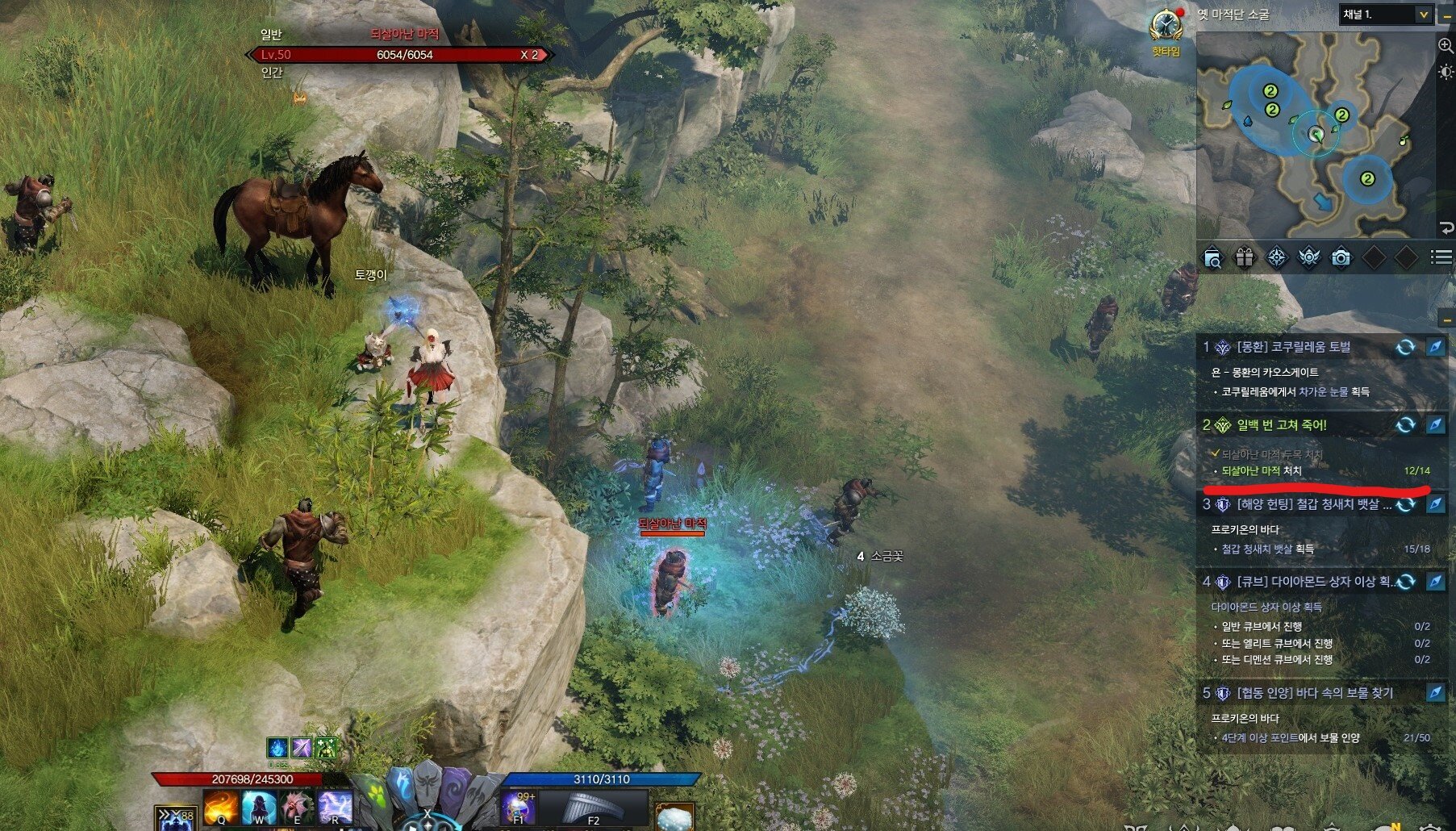Select the 다이아몬드 상자 cube quest entry

tap(1299, 582)
